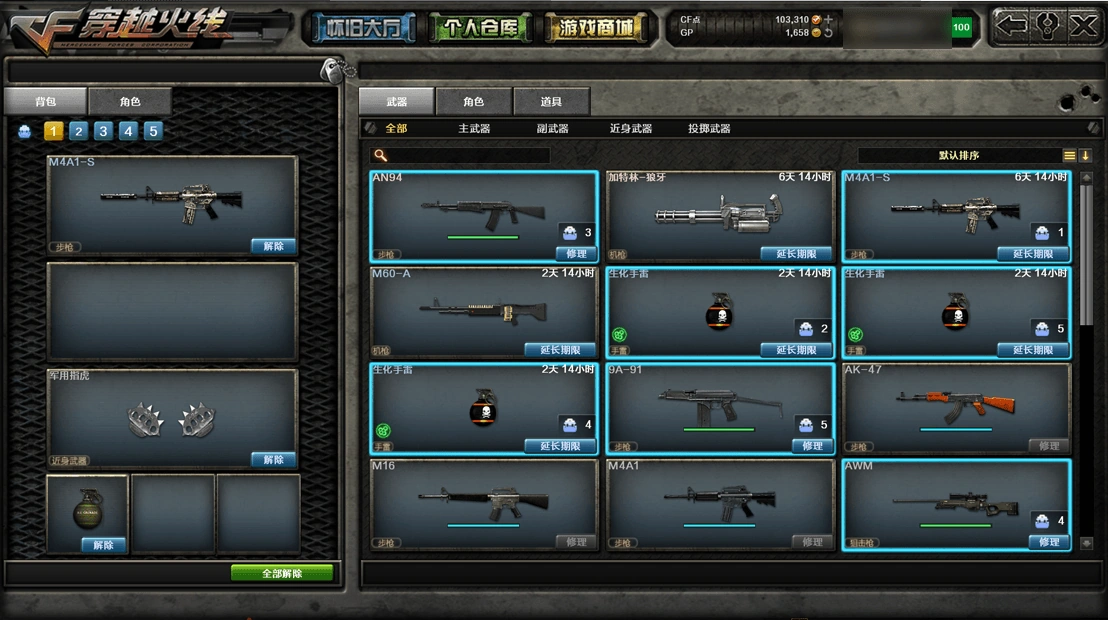Screen dimensions: 1108x620
Task: Unequip the 军用指虎 melee weapon
Action: (x=273, y=460)
